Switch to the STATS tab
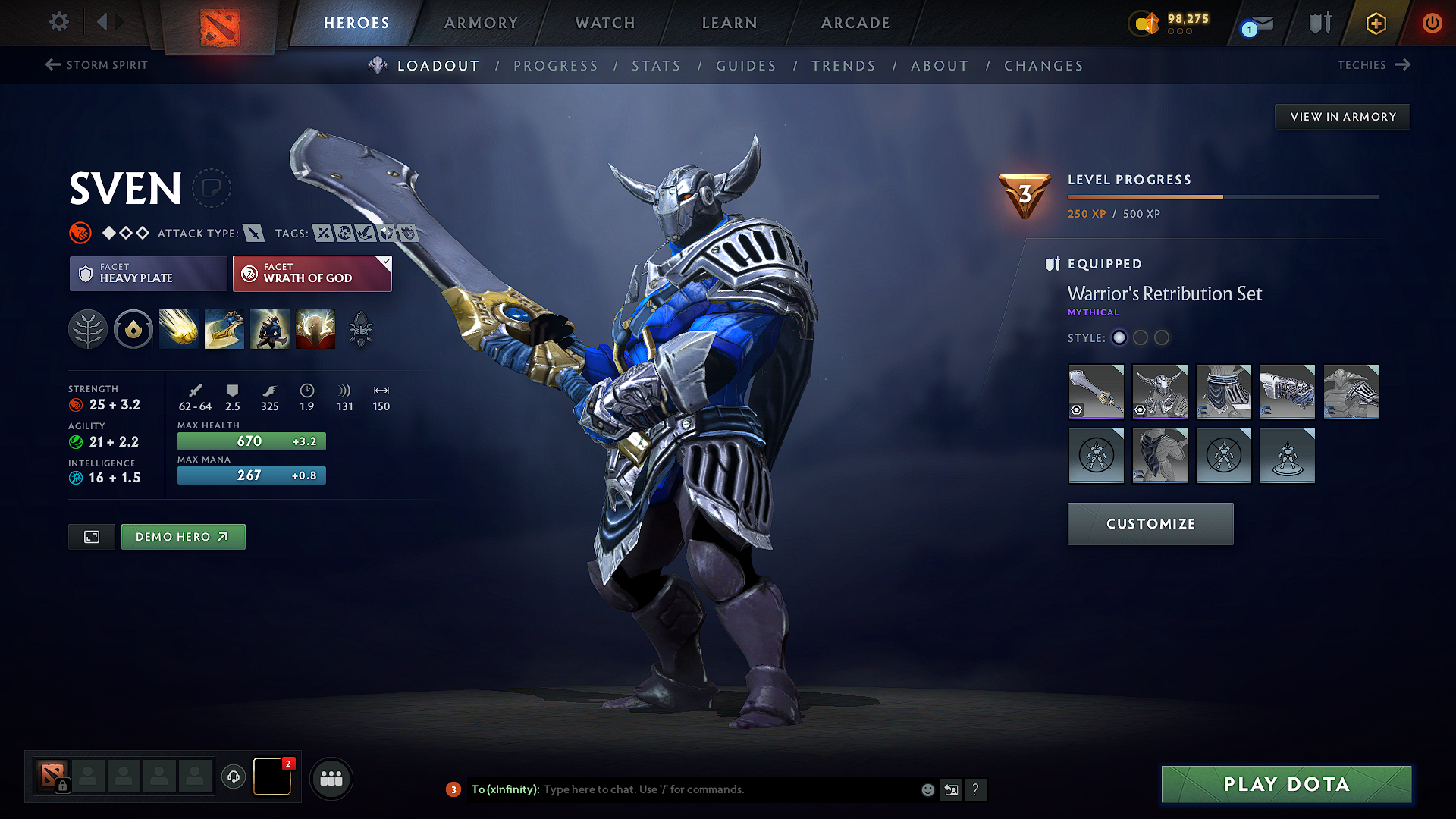Screen dimensions: 1456x819 [x=657, y=66]
